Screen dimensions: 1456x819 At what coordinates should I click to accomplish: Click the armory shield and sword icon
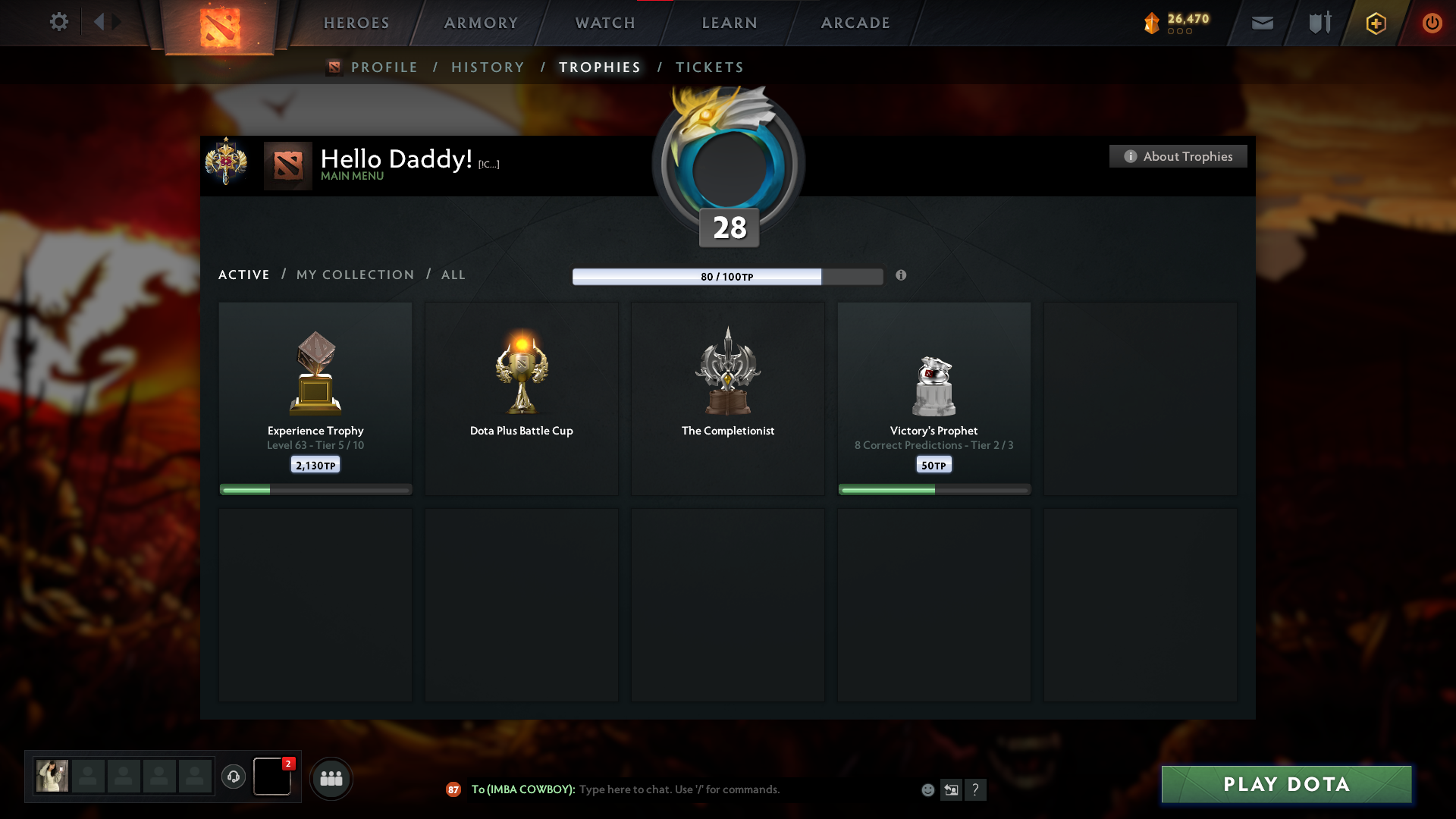[1319, 23]
